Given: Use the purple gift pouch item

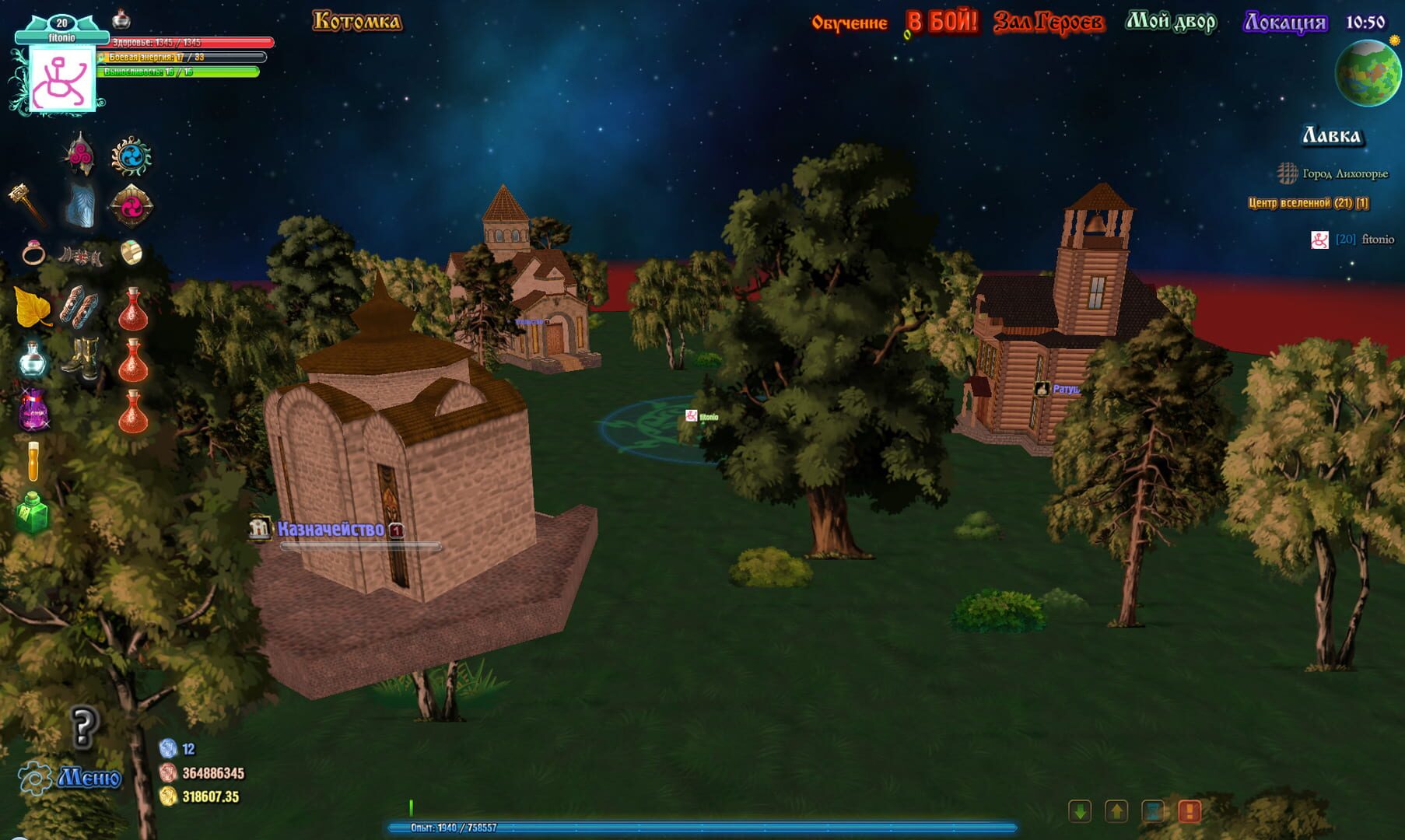Looking at the screenshot, I should click(33, 410).
